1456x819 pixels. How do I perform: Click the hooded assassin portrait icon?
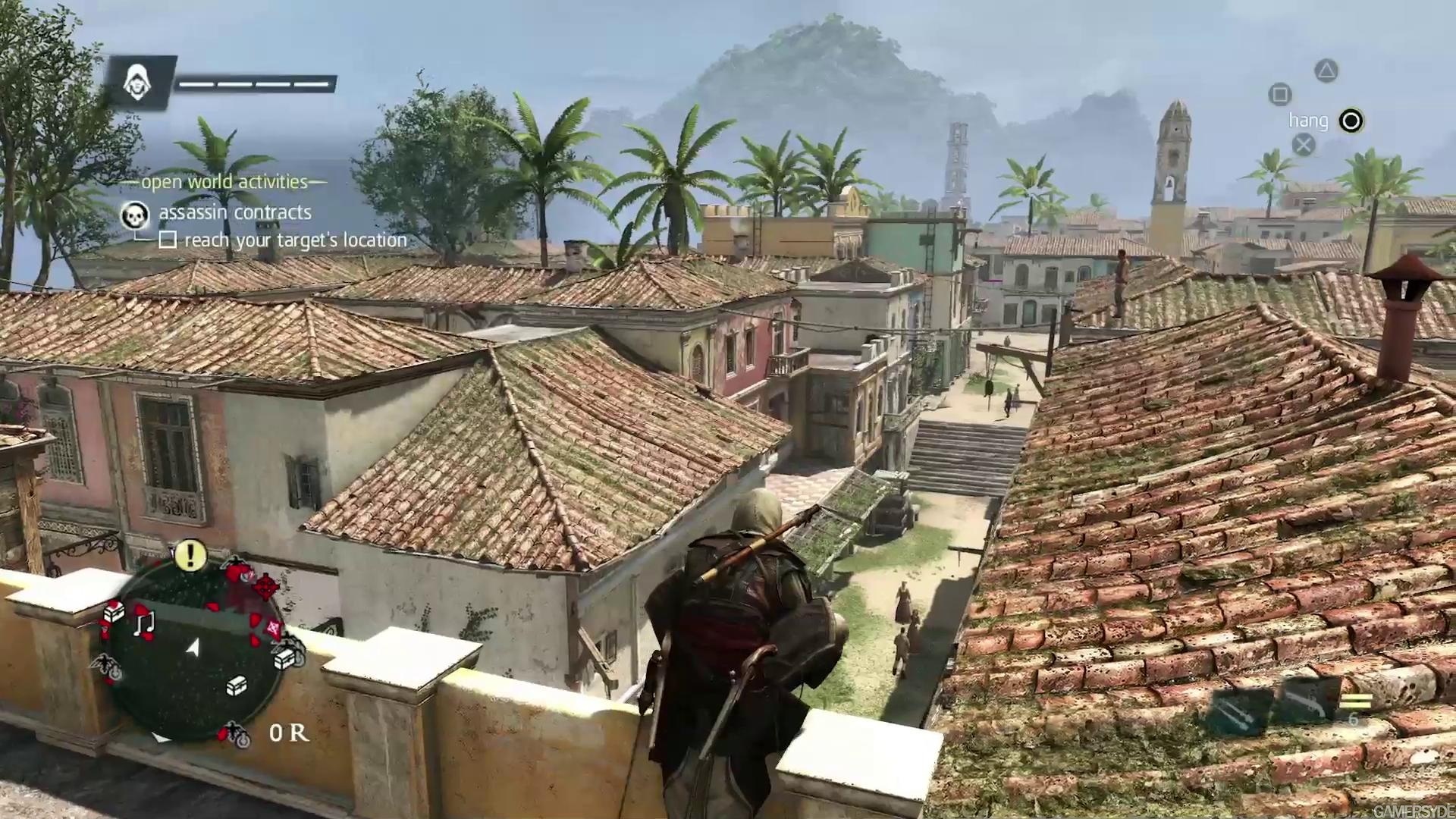139,82
